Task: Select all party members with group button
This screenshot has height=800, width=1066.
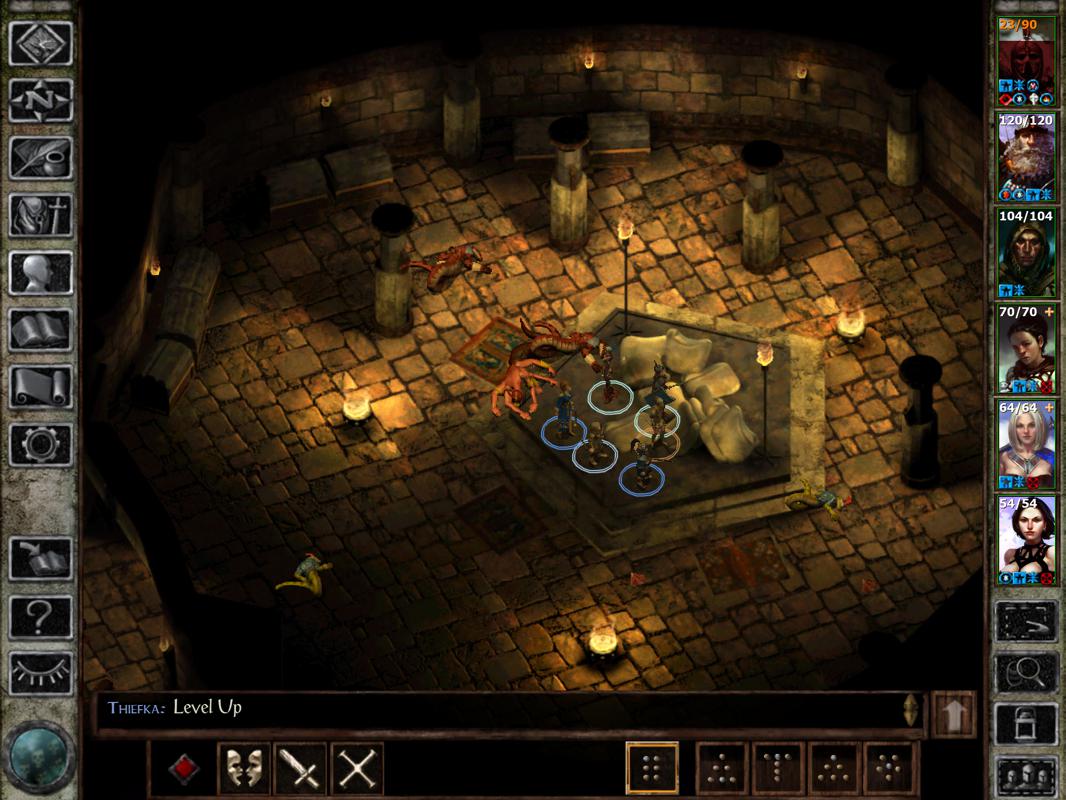Action: [1028, 774]
